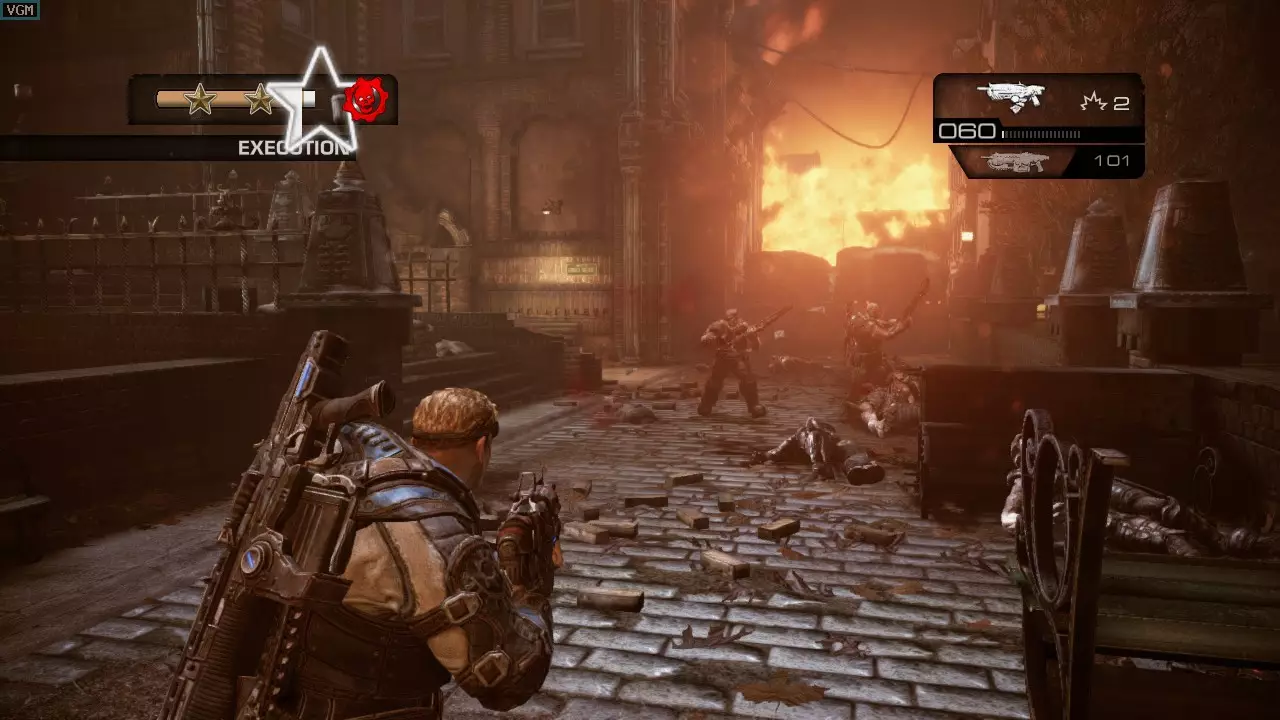The image size is (1280, 720).
Task: Expand the weapon HUD panel
Action: [x=1040, y=125]
